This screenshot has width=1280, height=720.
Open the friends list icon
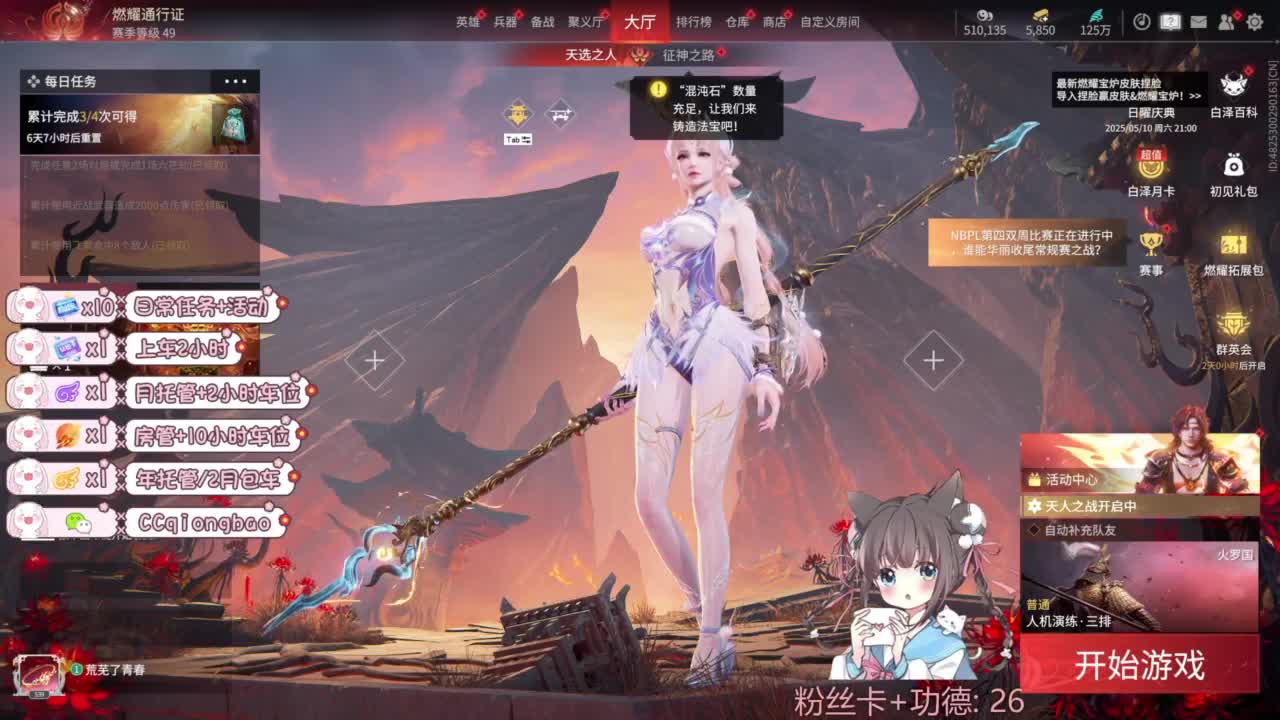click(1226, 21)
